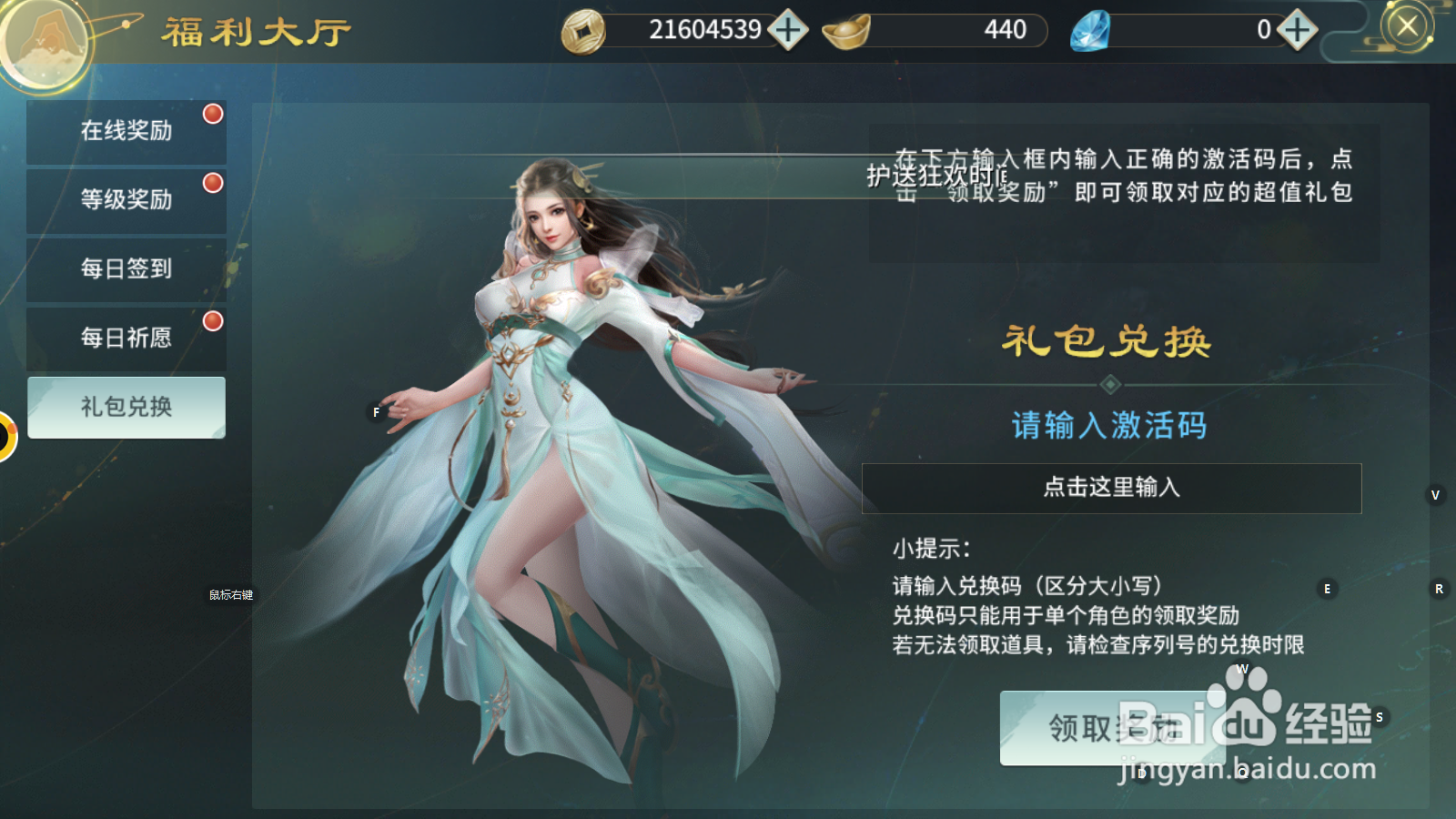Open the 每日祈愿 panel
The width and height of the screenshot is (1456, 819).
126,338
